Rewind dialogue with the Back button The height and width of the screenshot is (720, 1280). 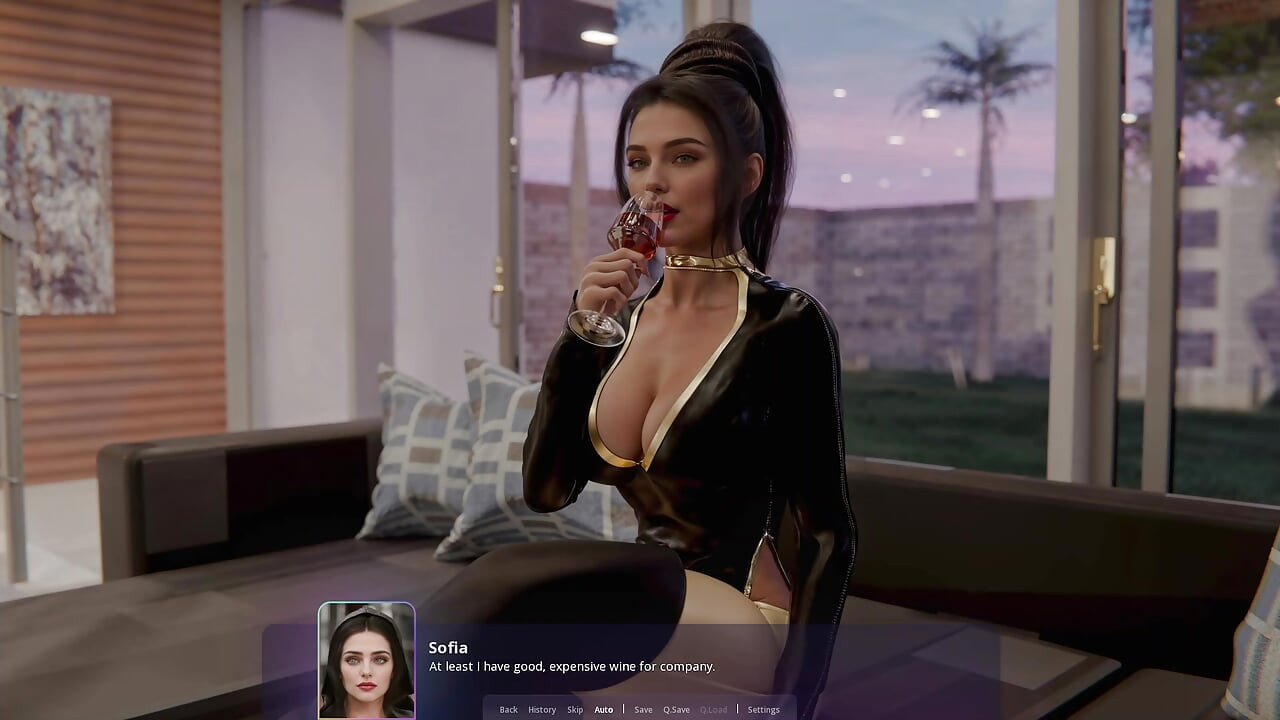[x=508, y=709]
